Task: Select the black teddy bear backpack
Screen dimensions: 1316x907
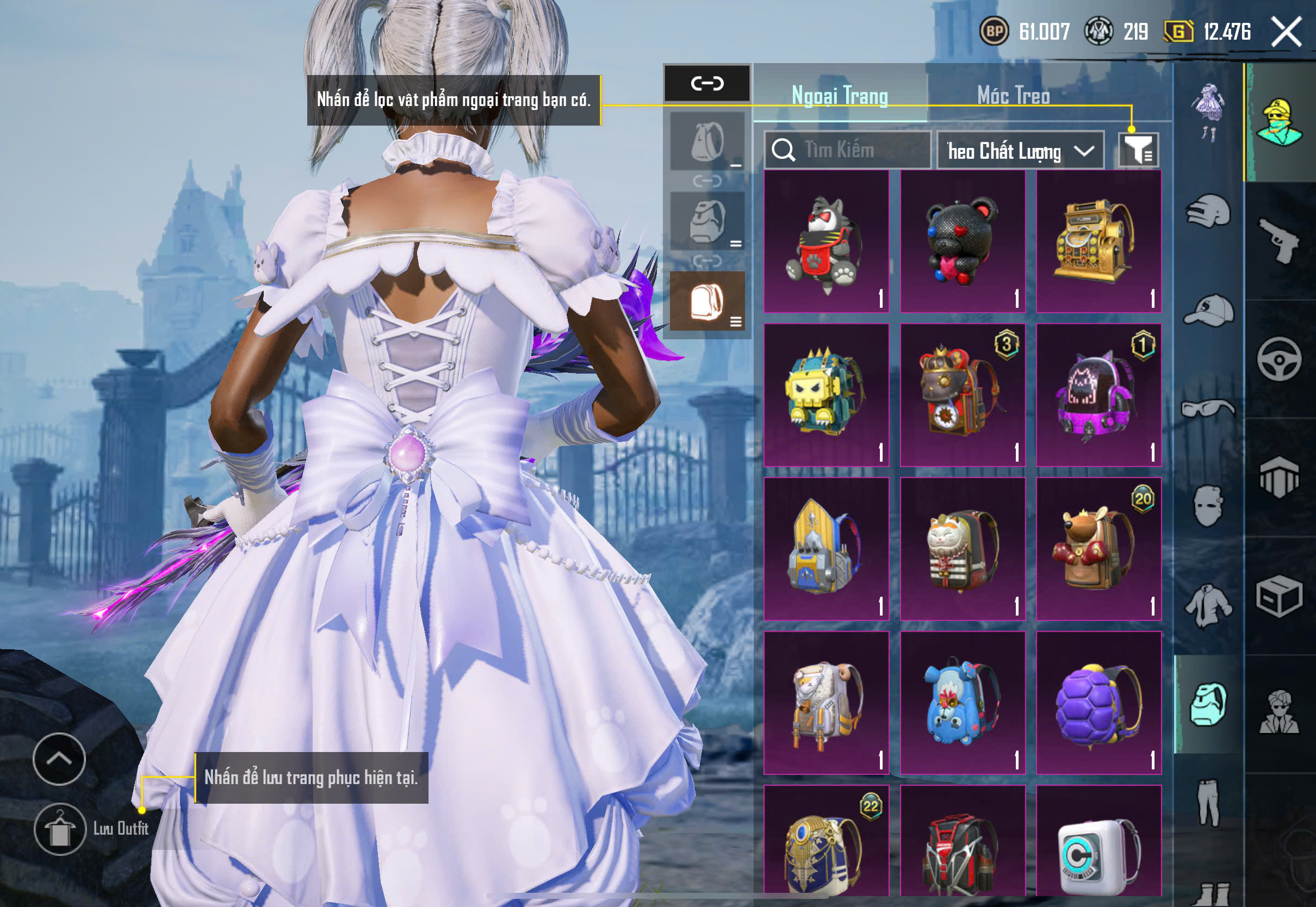Action: point(963,241)
